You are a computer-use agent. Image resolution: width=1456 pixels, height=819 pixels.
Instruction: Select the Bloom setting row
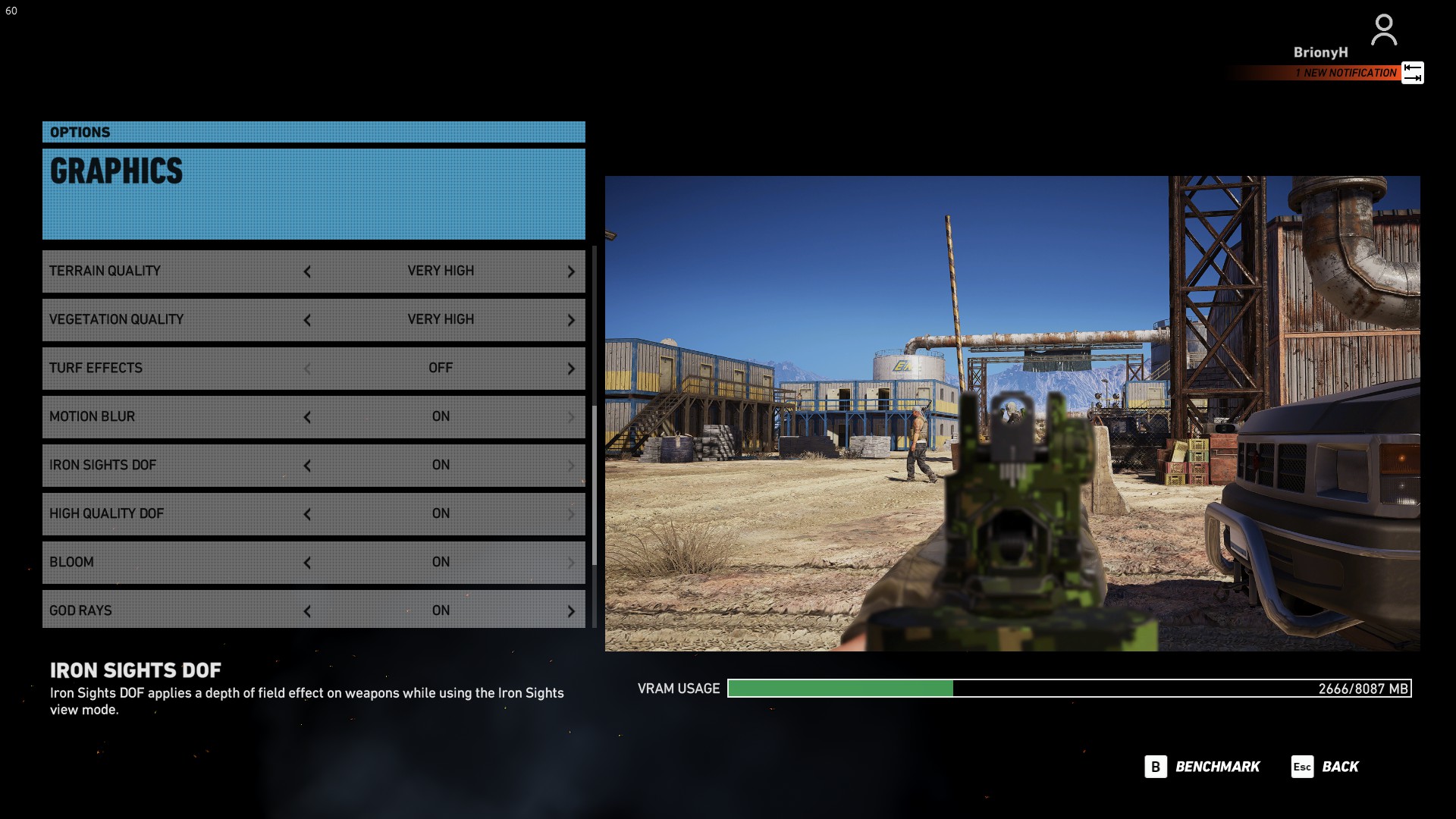coord(174,562)
